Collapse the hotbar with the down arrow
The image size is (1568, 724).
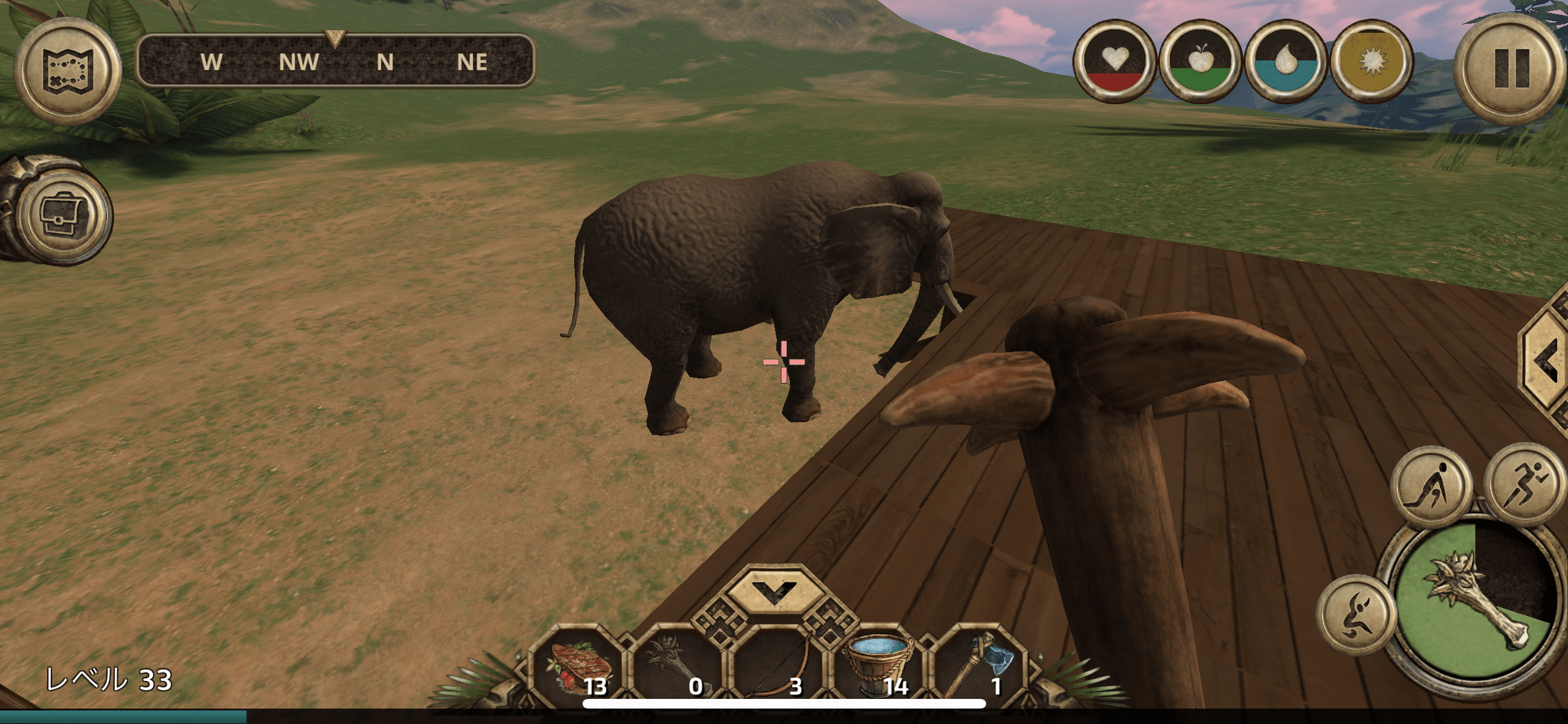pos(775,589)
